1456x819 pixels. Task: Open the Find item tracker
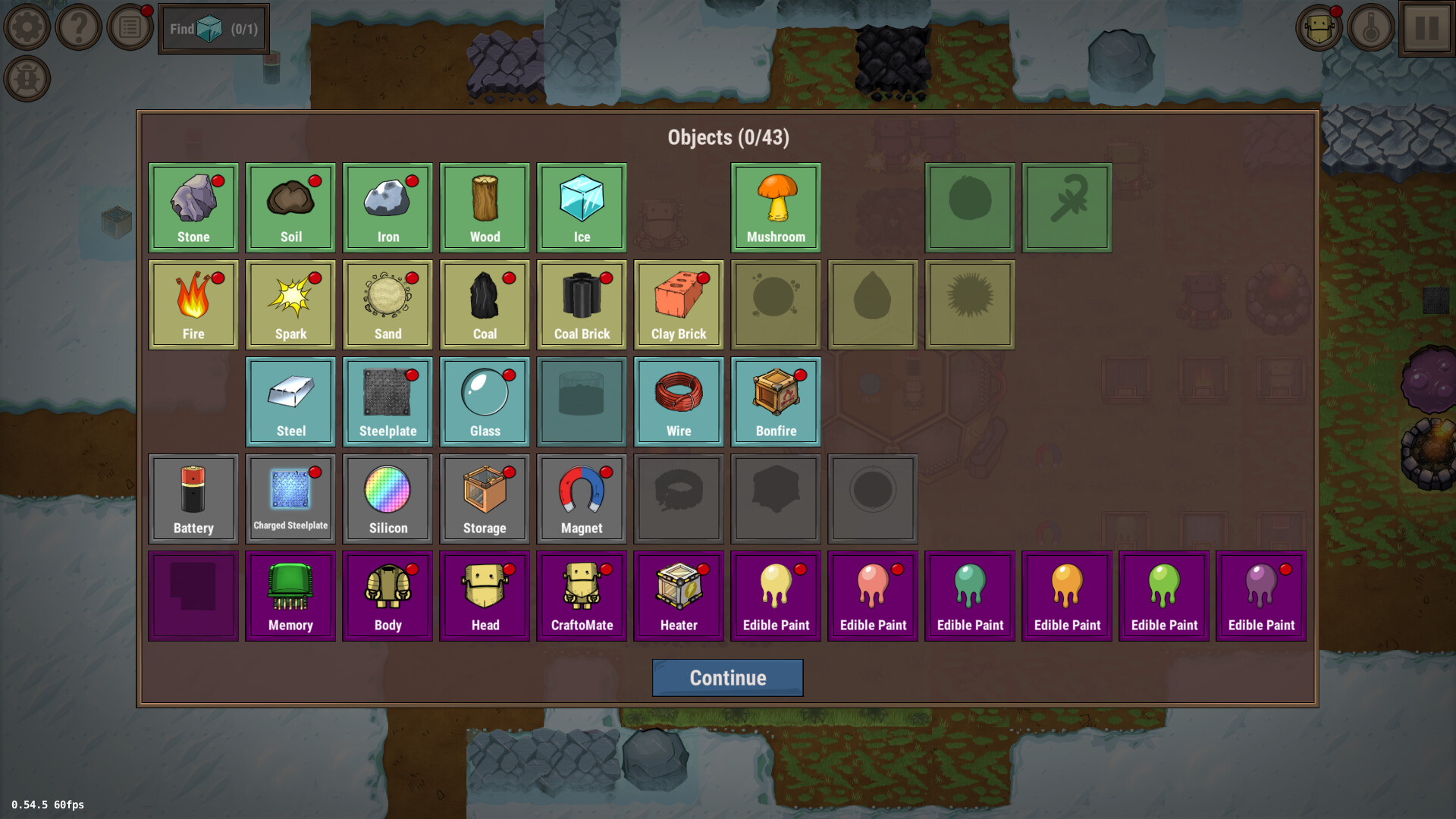click(x=213, y=29)
